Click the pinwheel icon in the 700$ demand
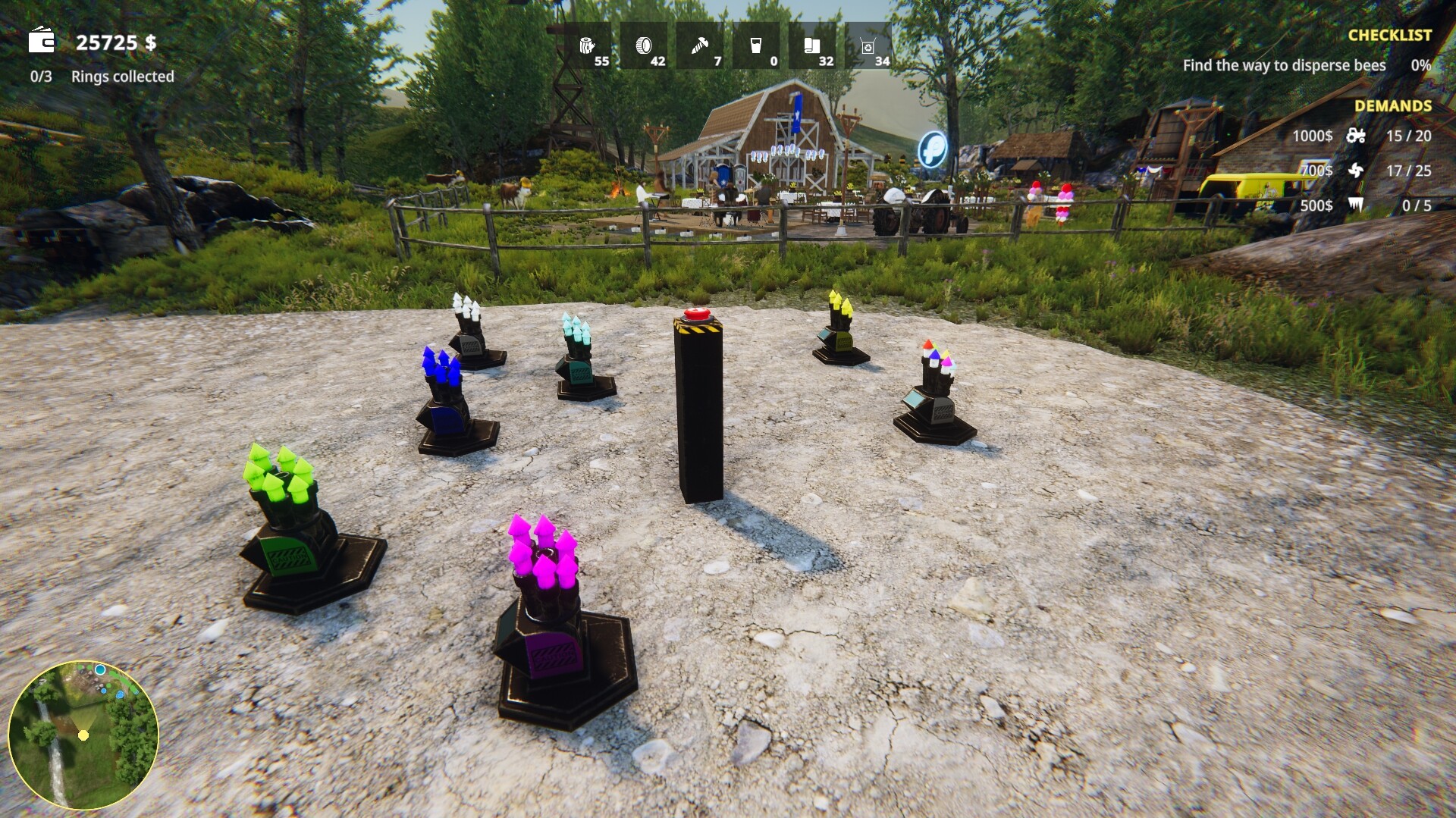 1357,171
